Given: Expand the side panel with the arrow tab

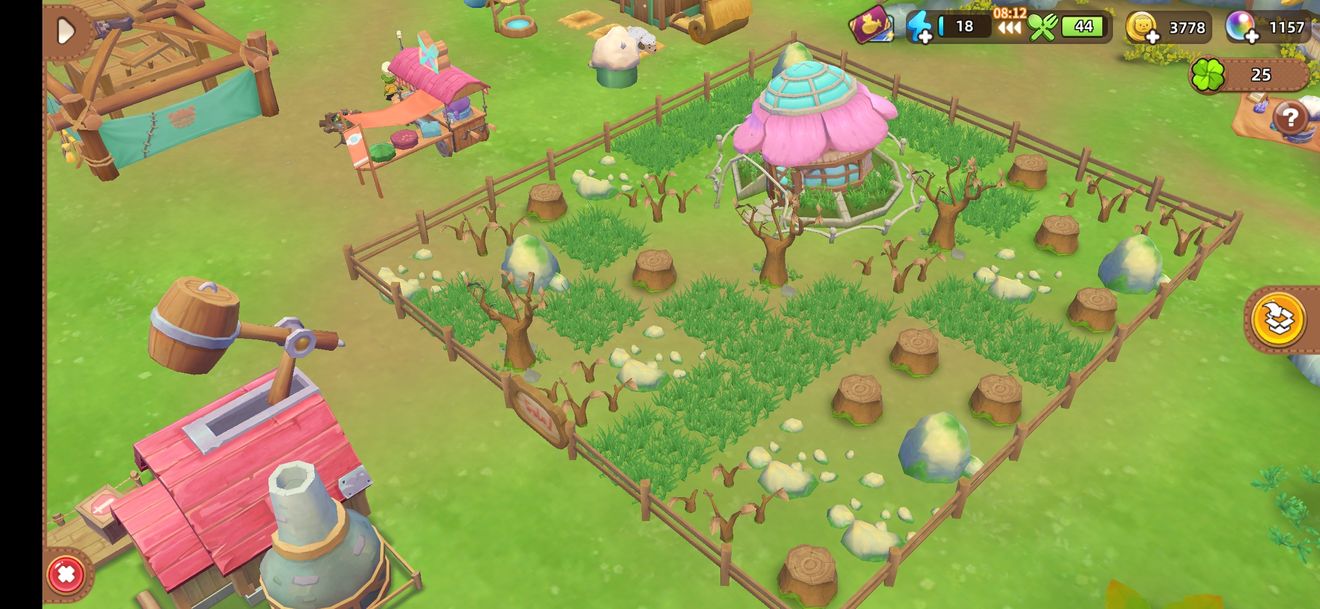Looking at the screenshot, I should click(66, 31).
